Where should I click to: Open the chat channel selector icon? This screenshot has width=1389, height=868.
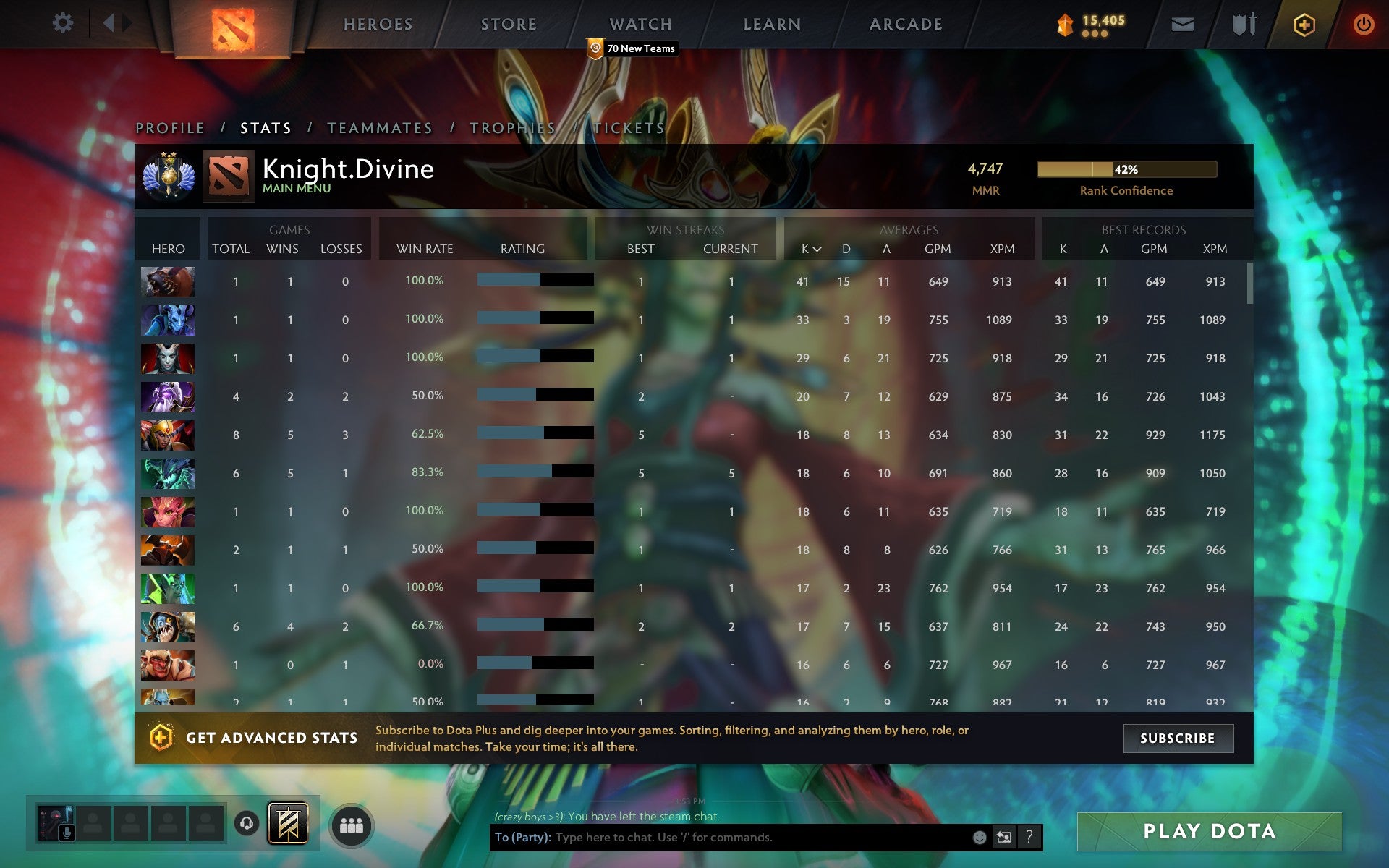[1003, 838]
